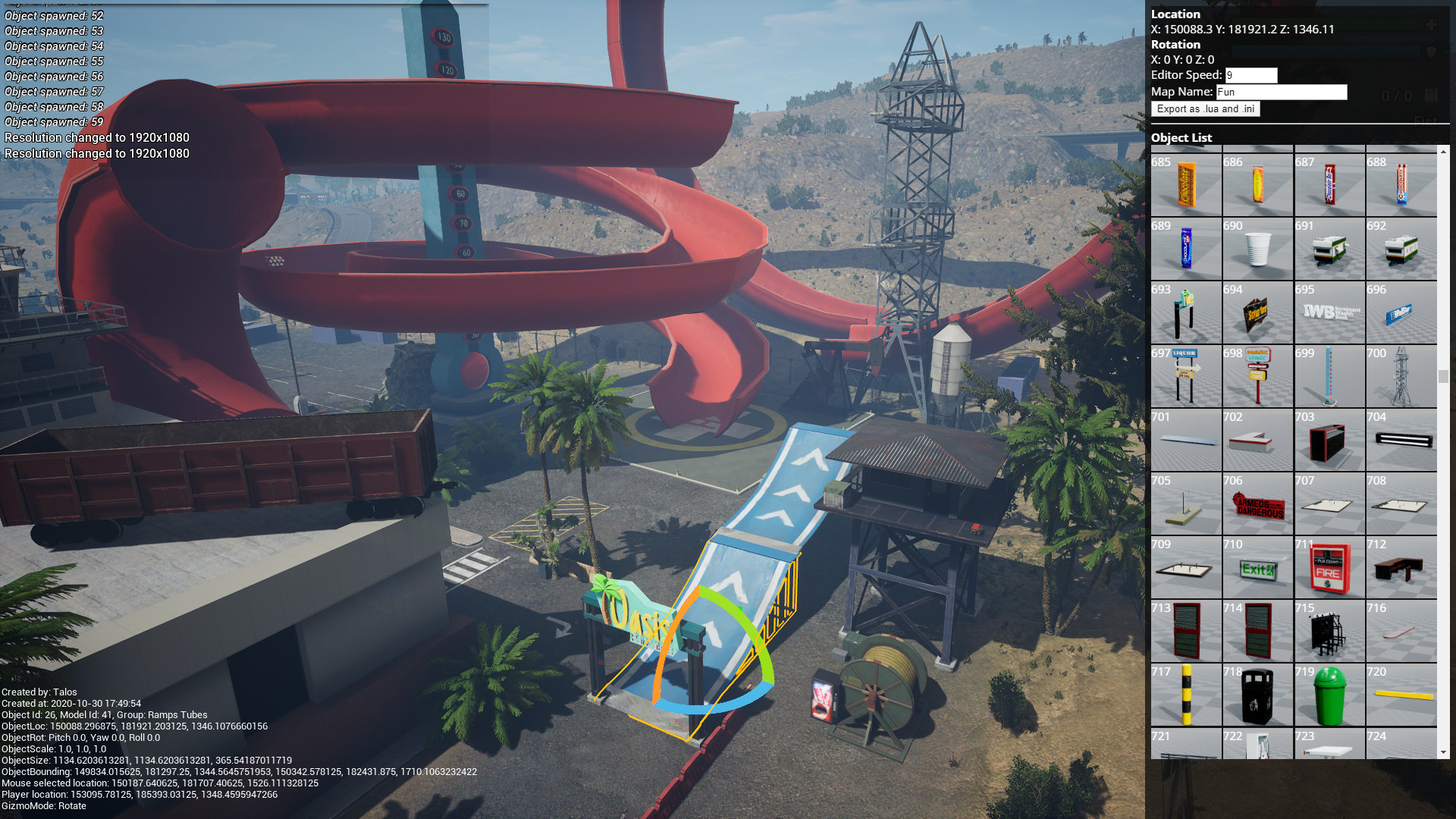This screenshot has height=819, width=1456.
Task: Select object 719 green trash bin
Action: coord(1329,695)
